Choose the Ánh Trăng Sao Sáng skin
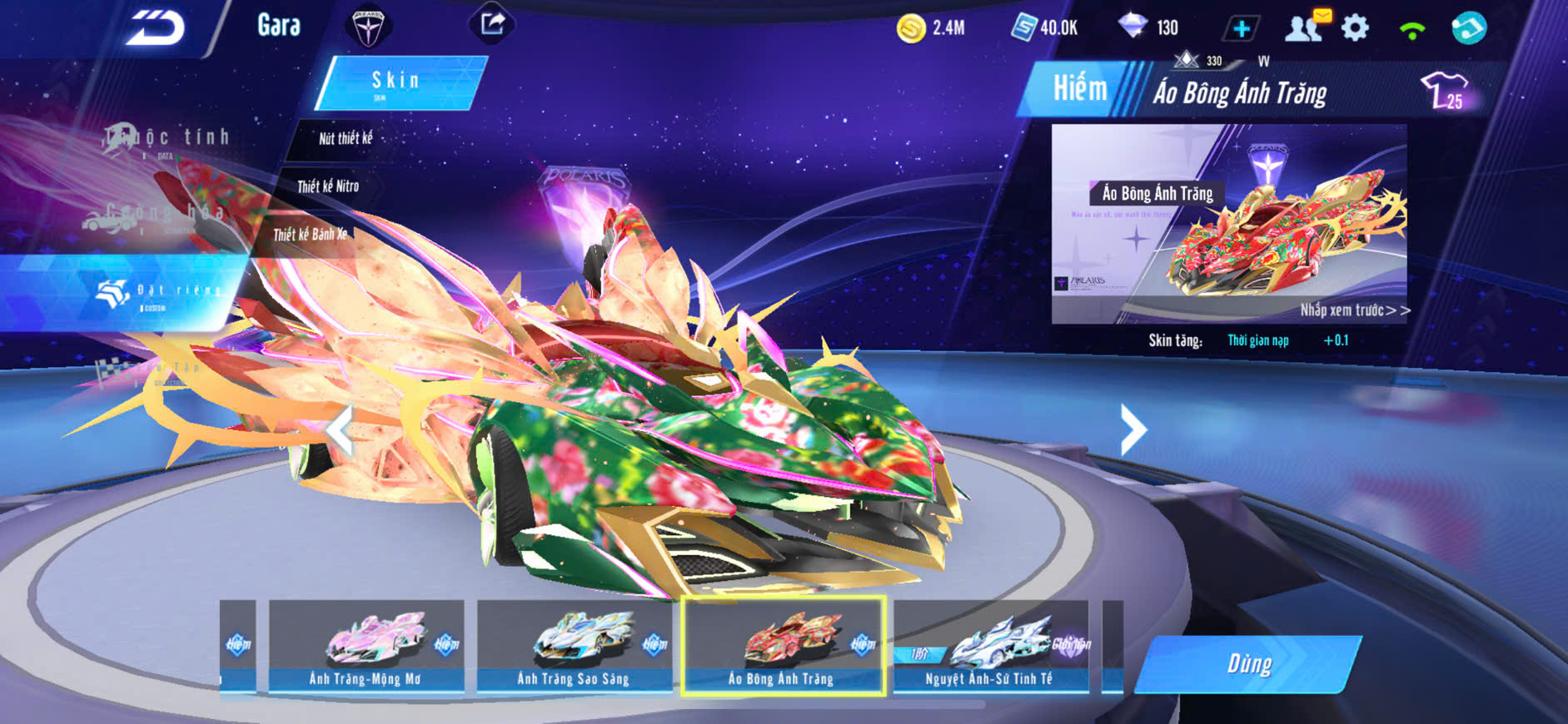Screen dimensions: 1568x724 (x=574, y=647)
